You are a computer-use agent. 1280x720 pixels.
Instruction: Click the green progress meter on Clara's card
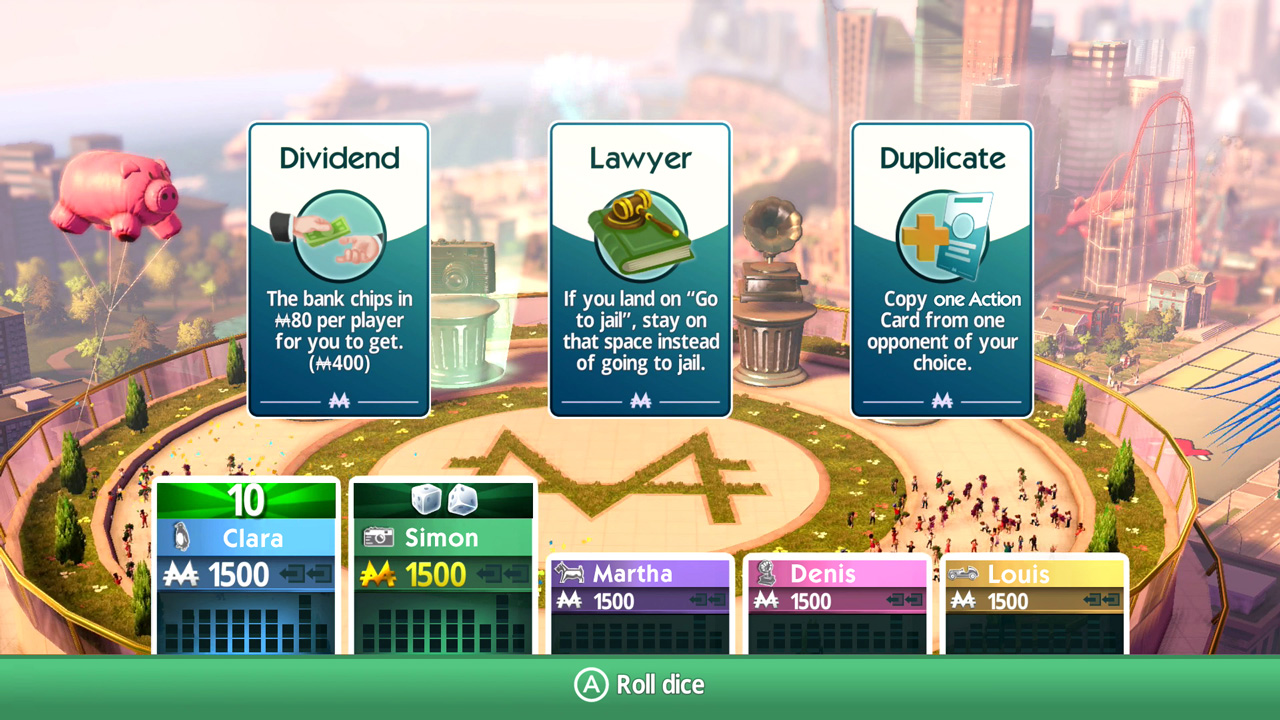click(x=245, y=499)
